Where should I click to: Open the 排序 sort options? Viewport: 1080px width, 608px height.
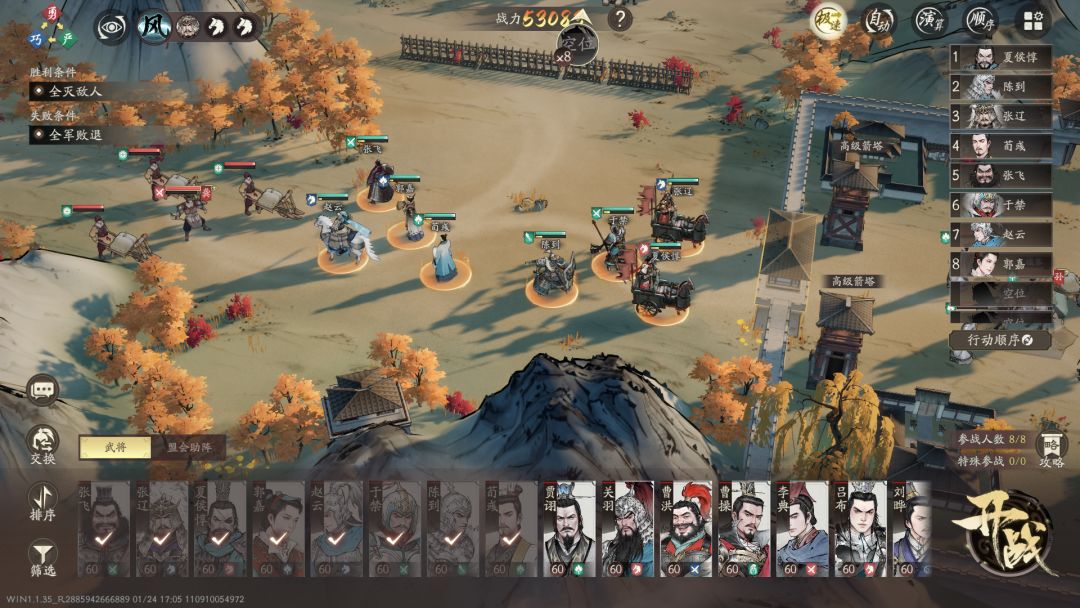43,499
